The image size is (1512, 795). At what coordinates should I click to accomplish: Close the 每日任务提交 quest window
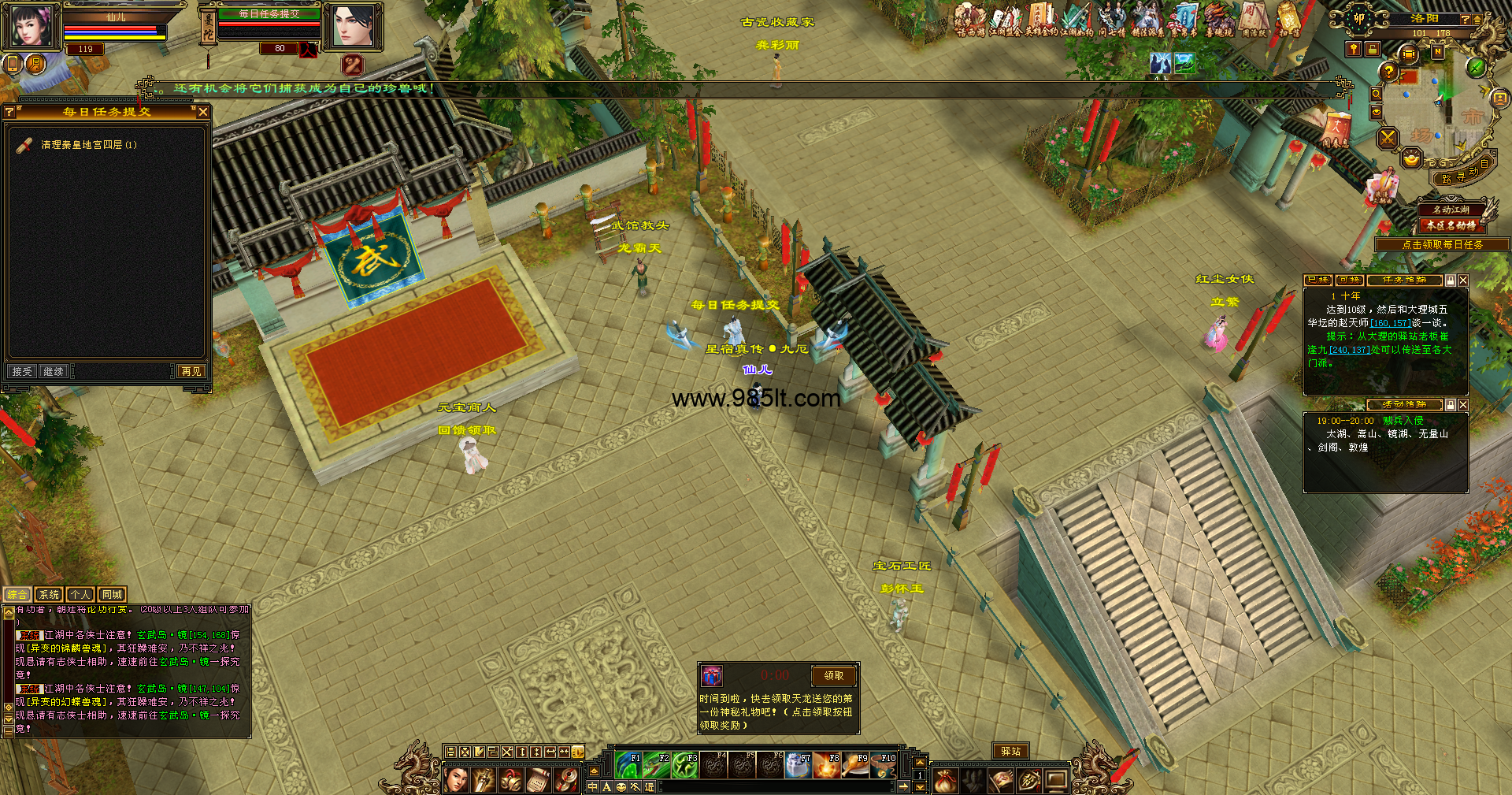(x=203, y=112)
